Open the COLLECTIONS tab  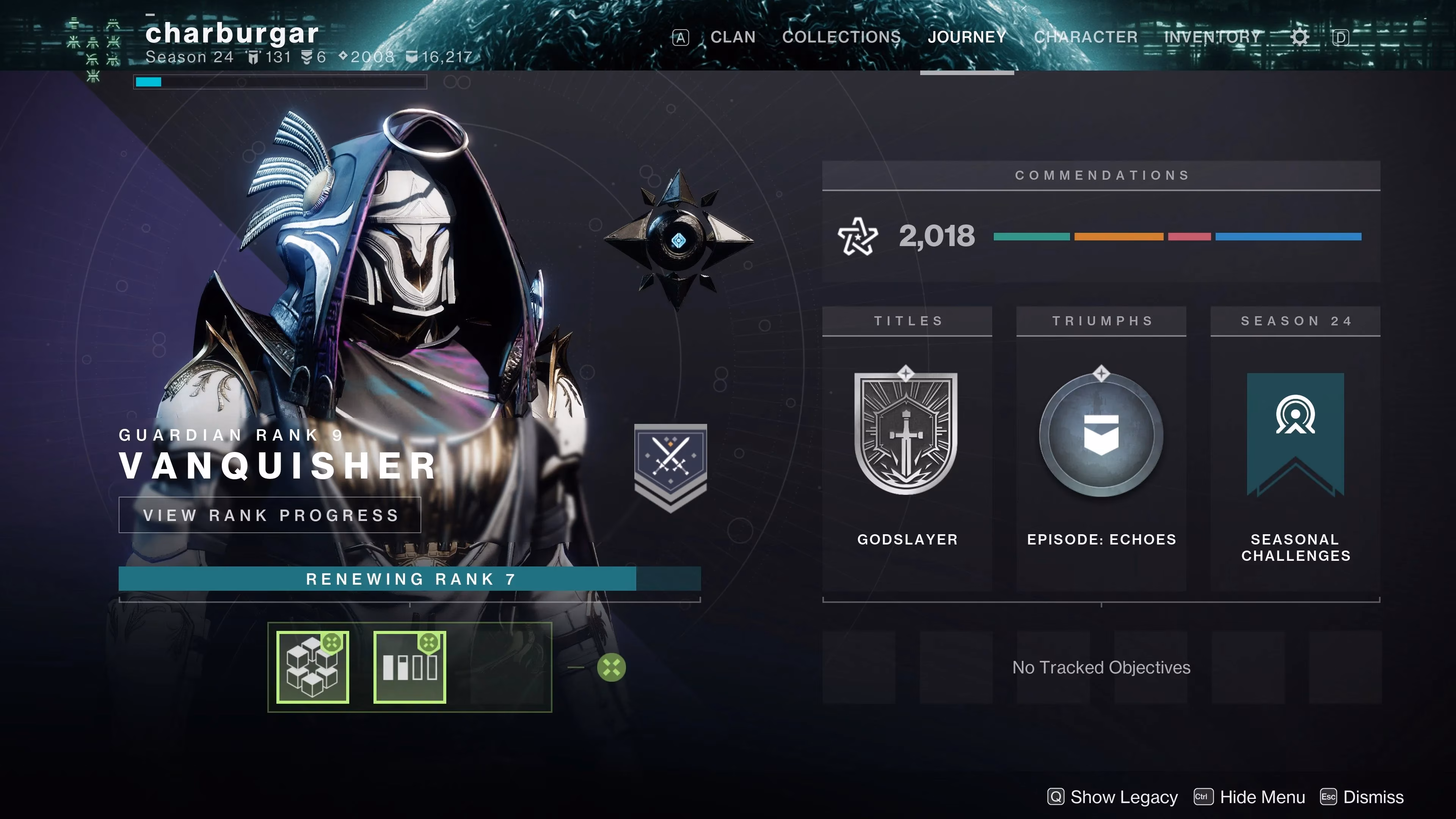pos(841,37)
